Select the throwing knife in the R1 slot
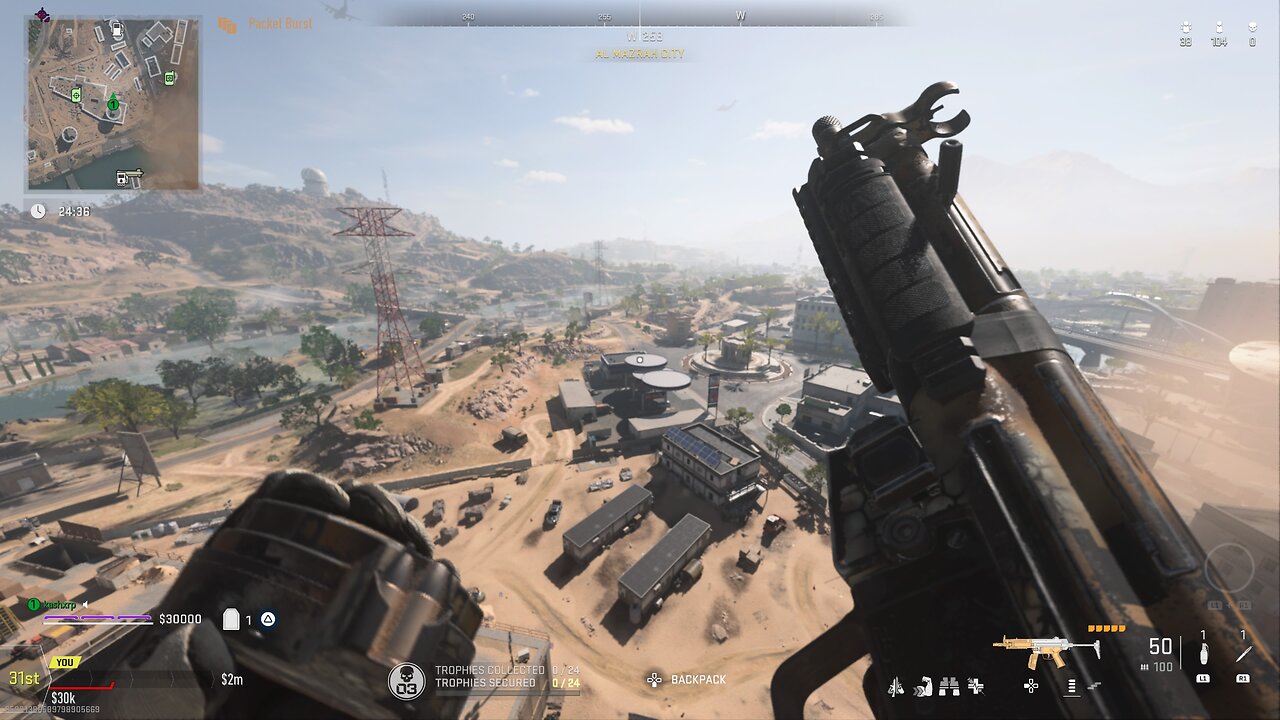The image size is (1280, 720). pos(1244,650)
